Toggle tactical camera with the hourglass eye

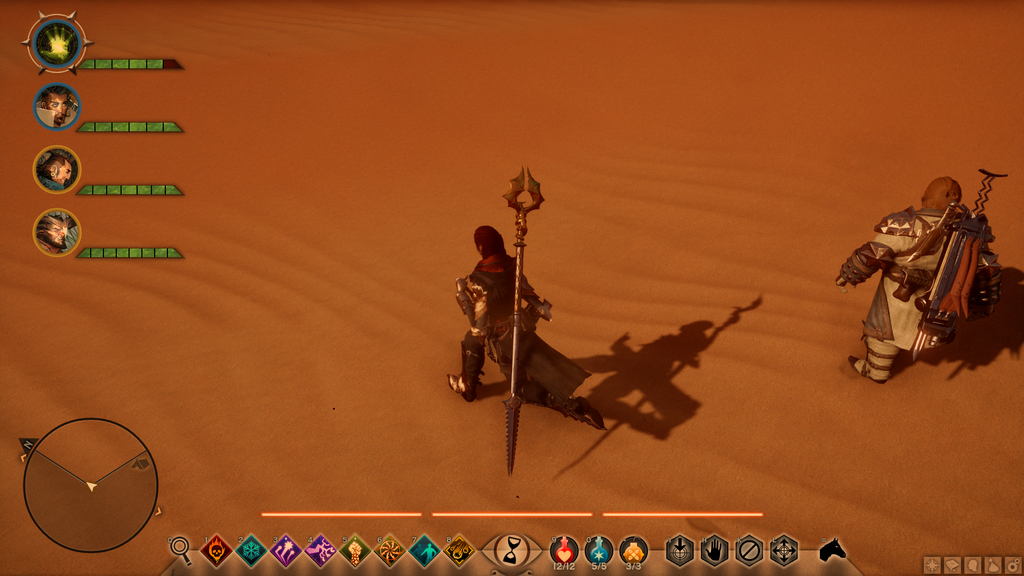coord(513,549)
